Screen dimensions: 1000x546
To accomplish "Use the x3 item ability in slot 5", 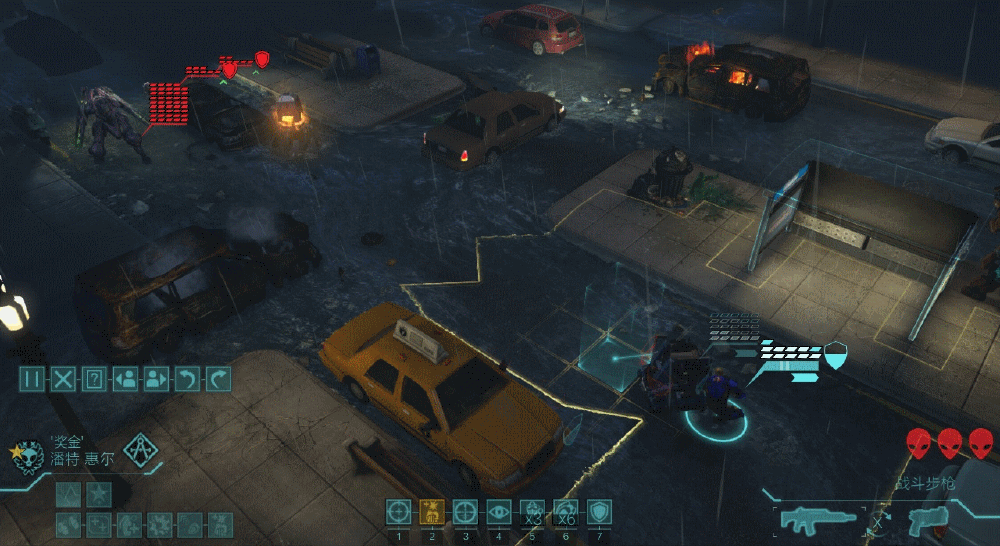I will (532, 511).
